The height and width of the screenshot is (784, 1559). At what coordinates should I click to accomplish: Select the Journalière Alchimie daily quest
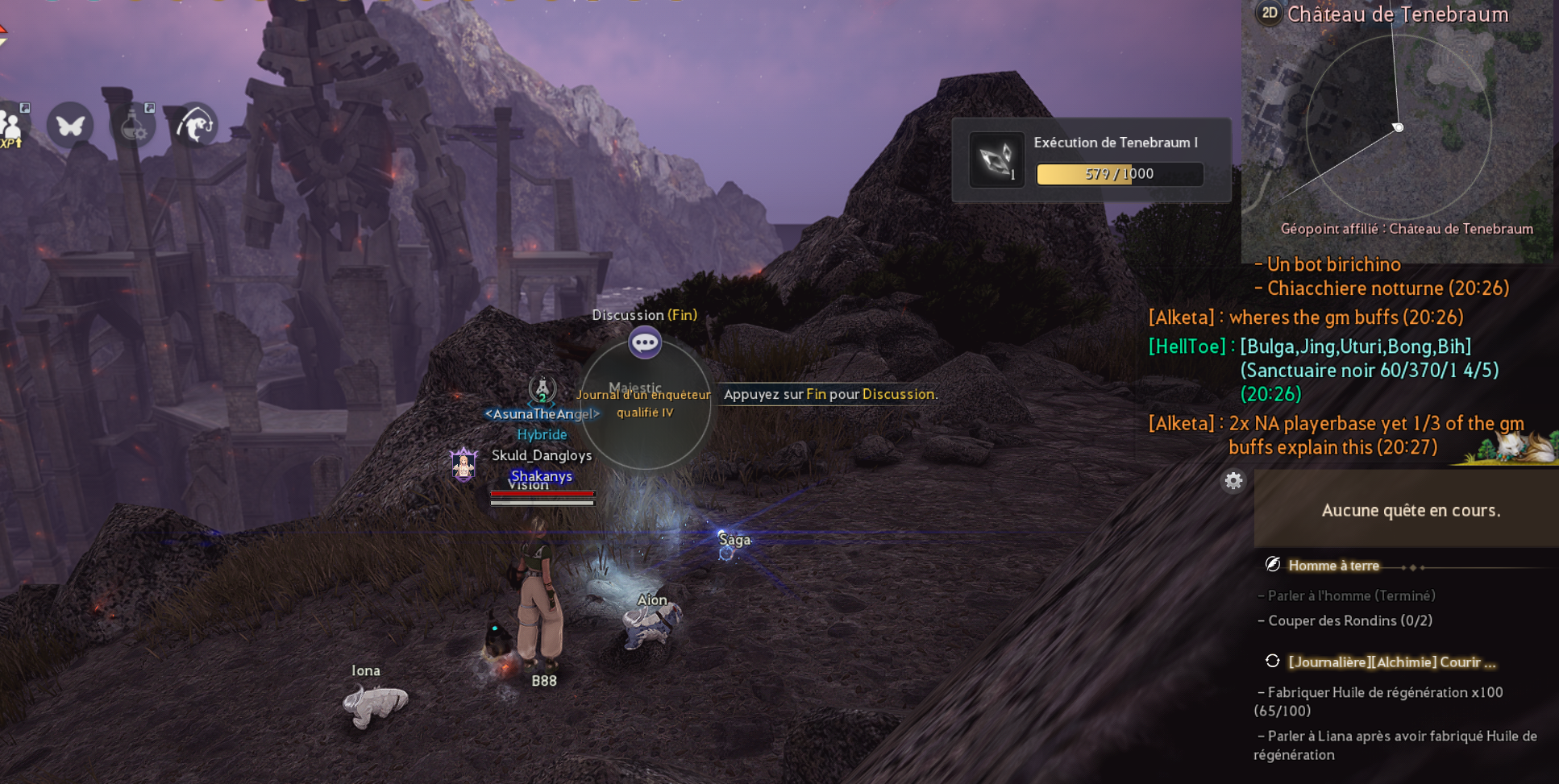[x=1391, y=662]
